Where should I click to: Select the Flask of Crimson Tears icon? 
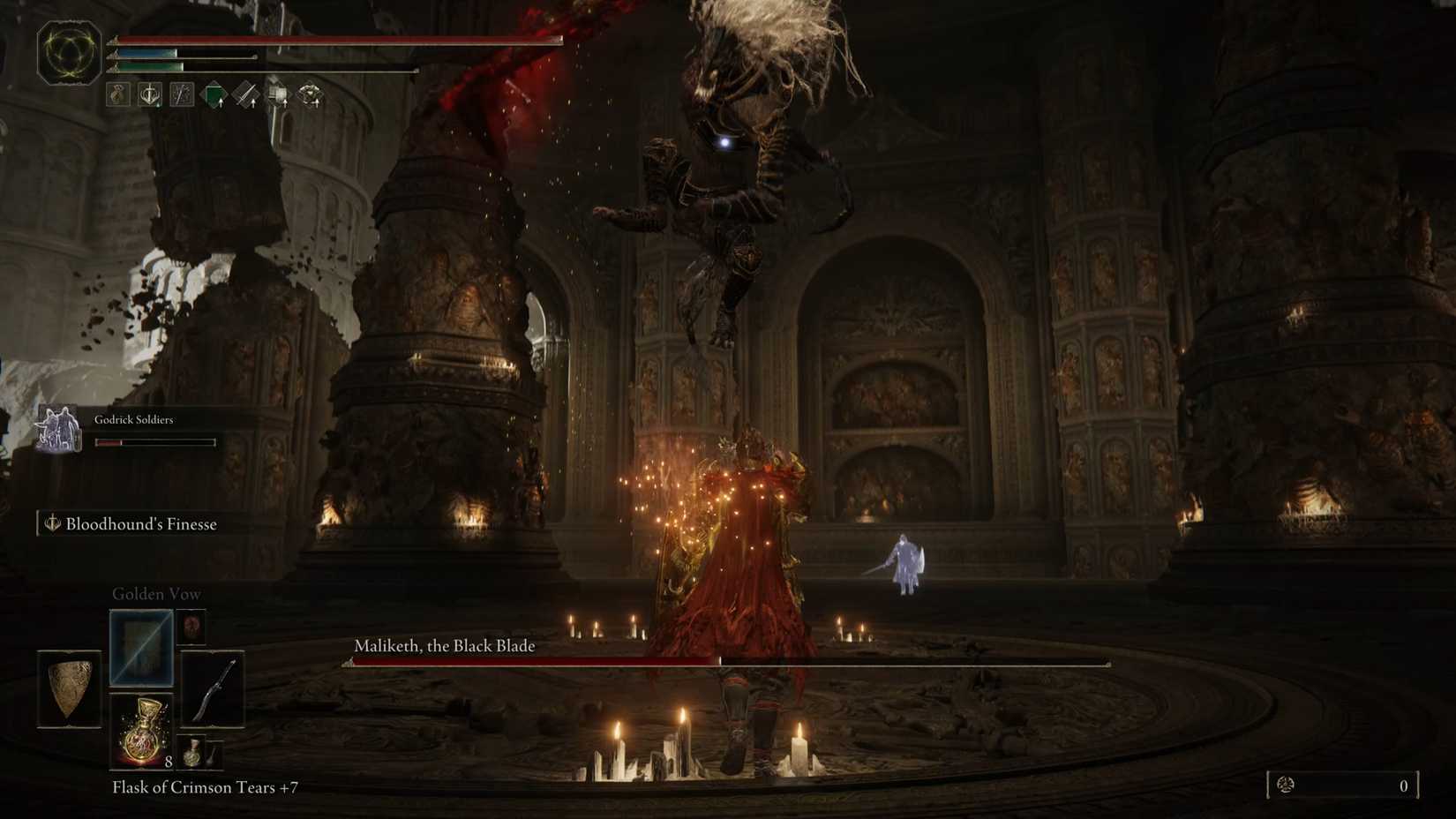[140, 733]
